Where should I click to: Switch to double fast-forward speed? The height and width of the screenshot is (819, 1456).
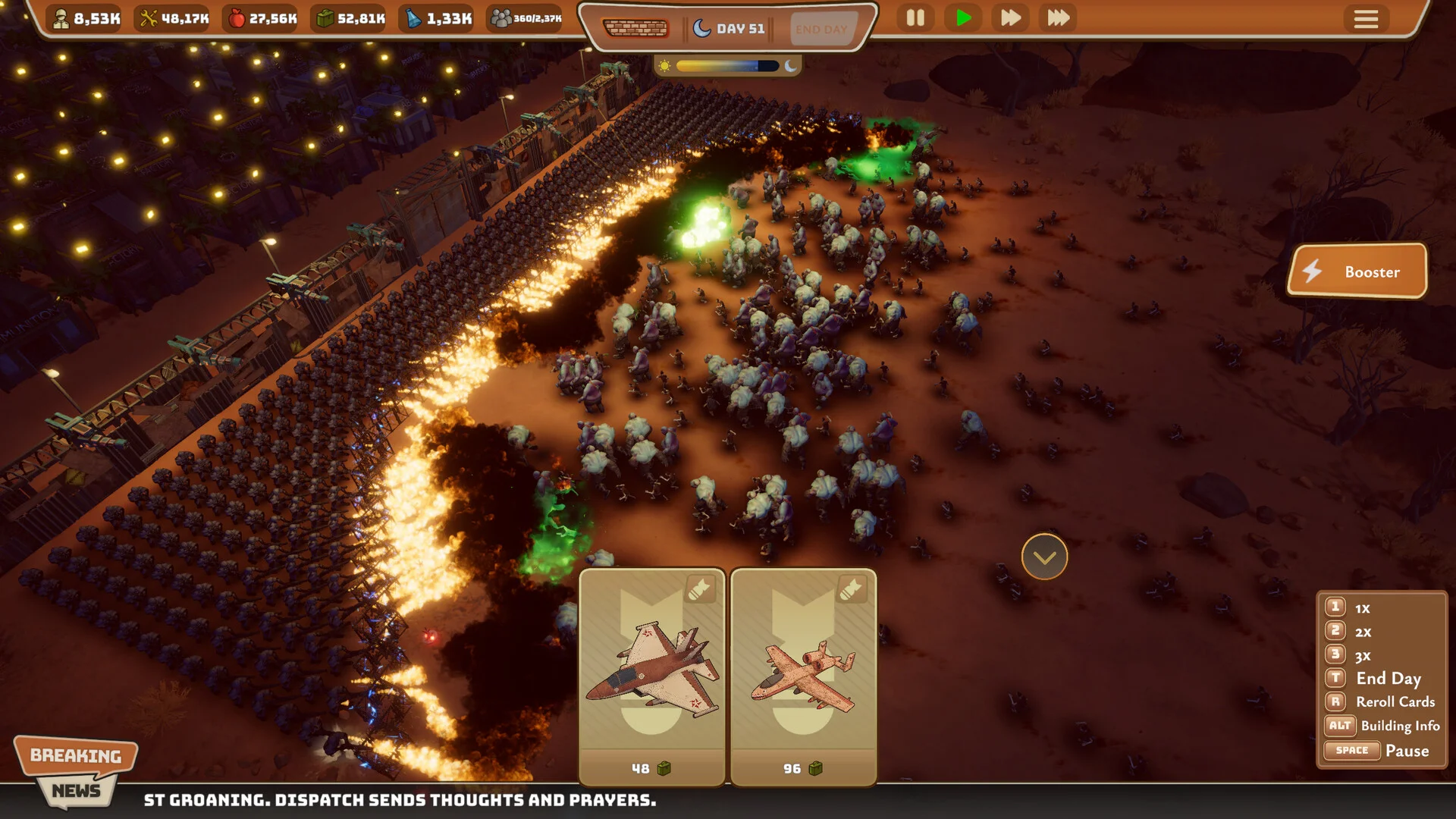click(1010, 18)
